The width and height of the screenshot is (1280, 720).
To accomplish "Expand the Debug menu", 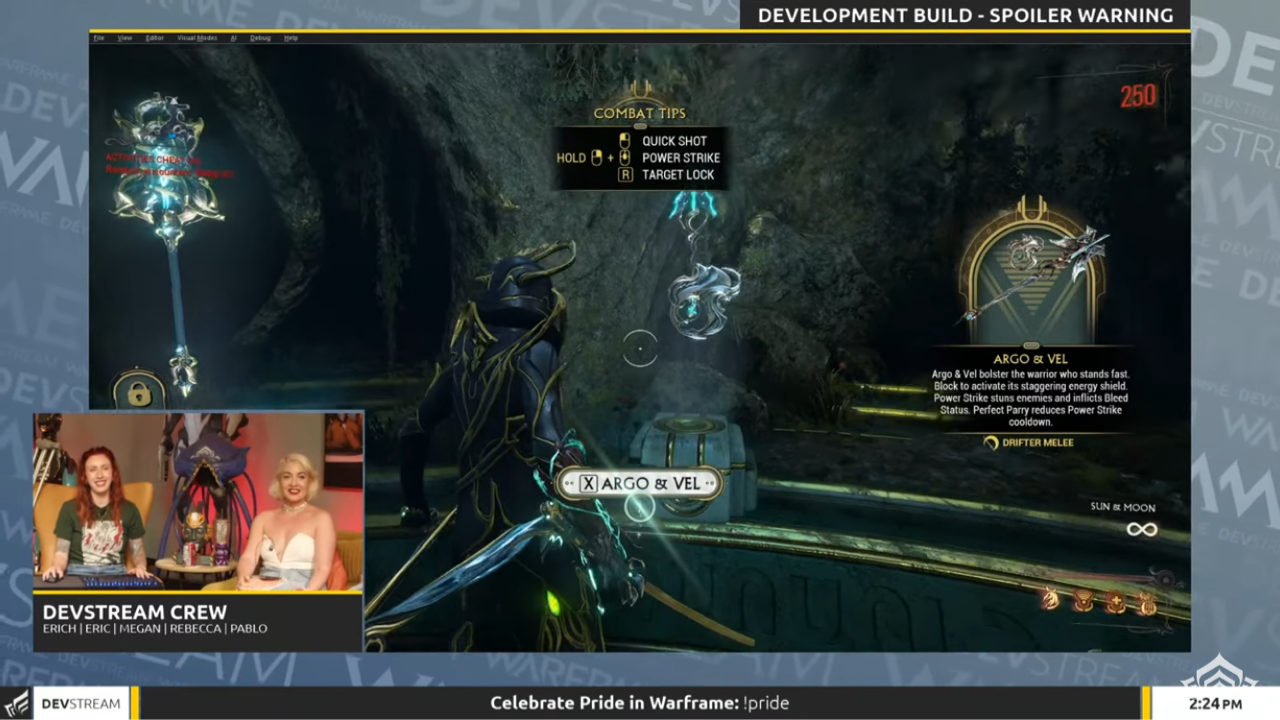I will [x=261, y=37].
